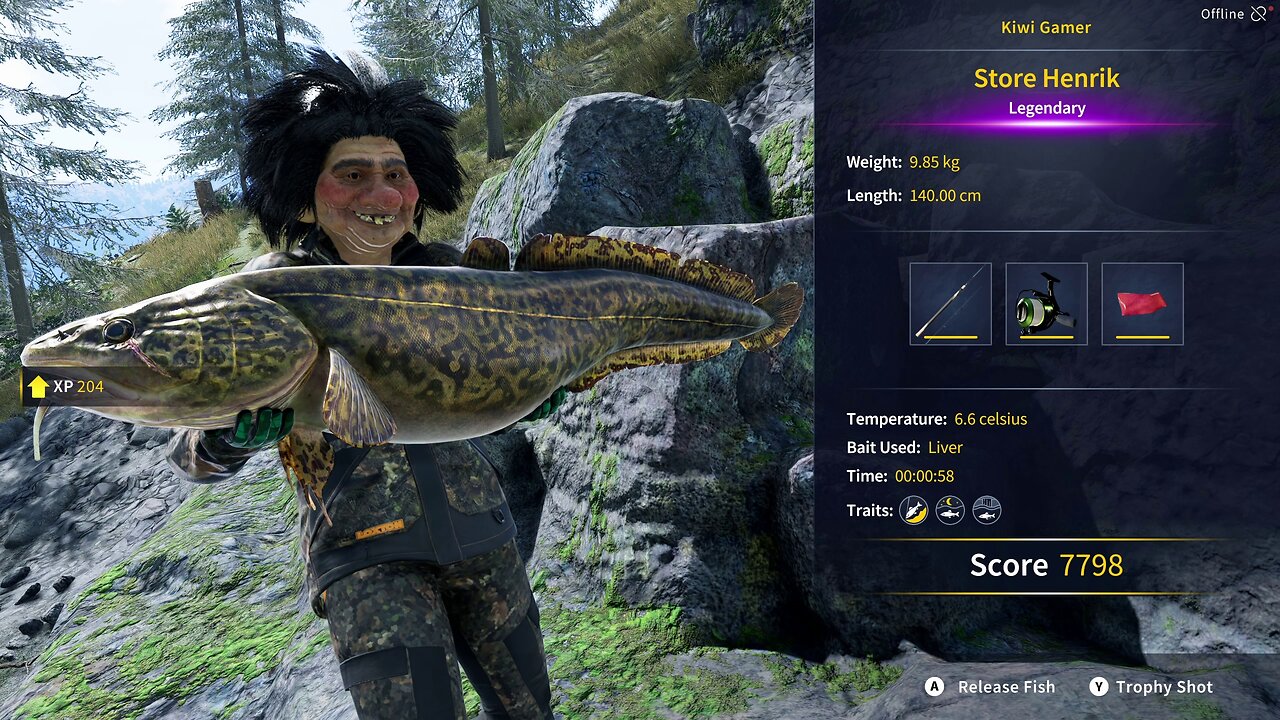
Task: Click the player name Kiwi Gamer
Action: (1046, 27)
